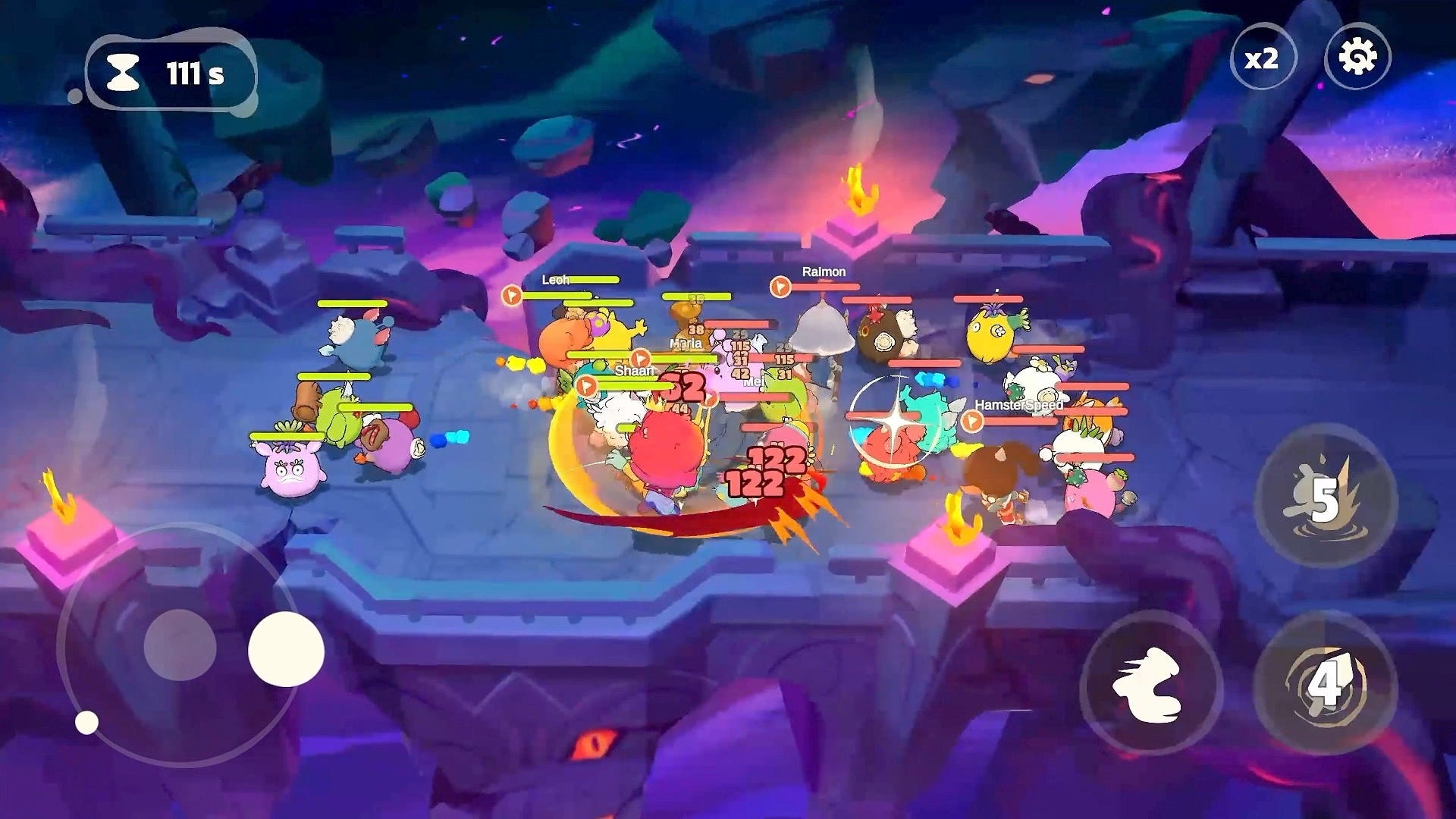Toggle the x2 battle speed
The height and width of the screenshot is (819, 1456).
click(1263, 55)
